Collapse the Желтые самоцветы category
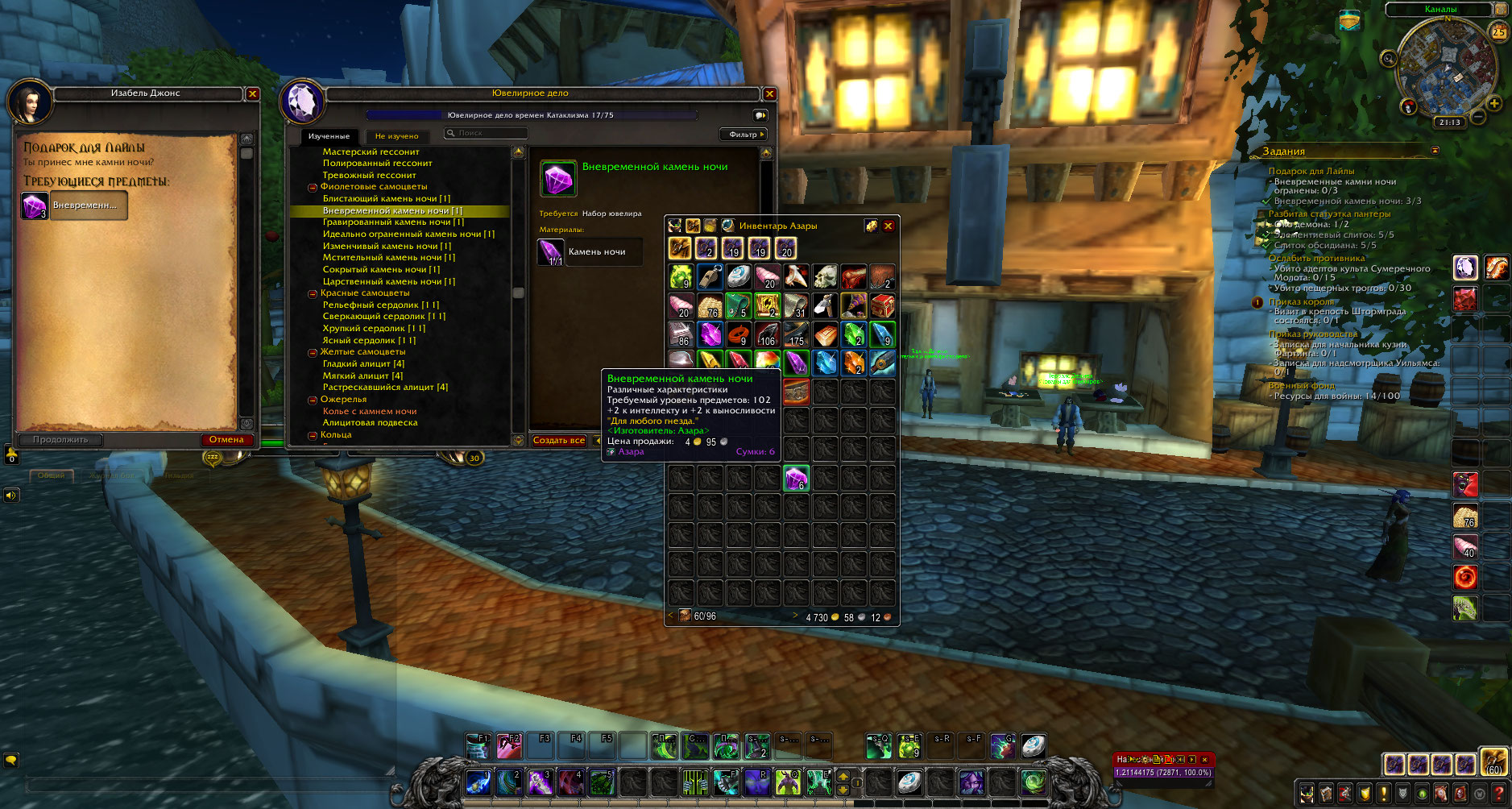 click(x=313, y=352)
